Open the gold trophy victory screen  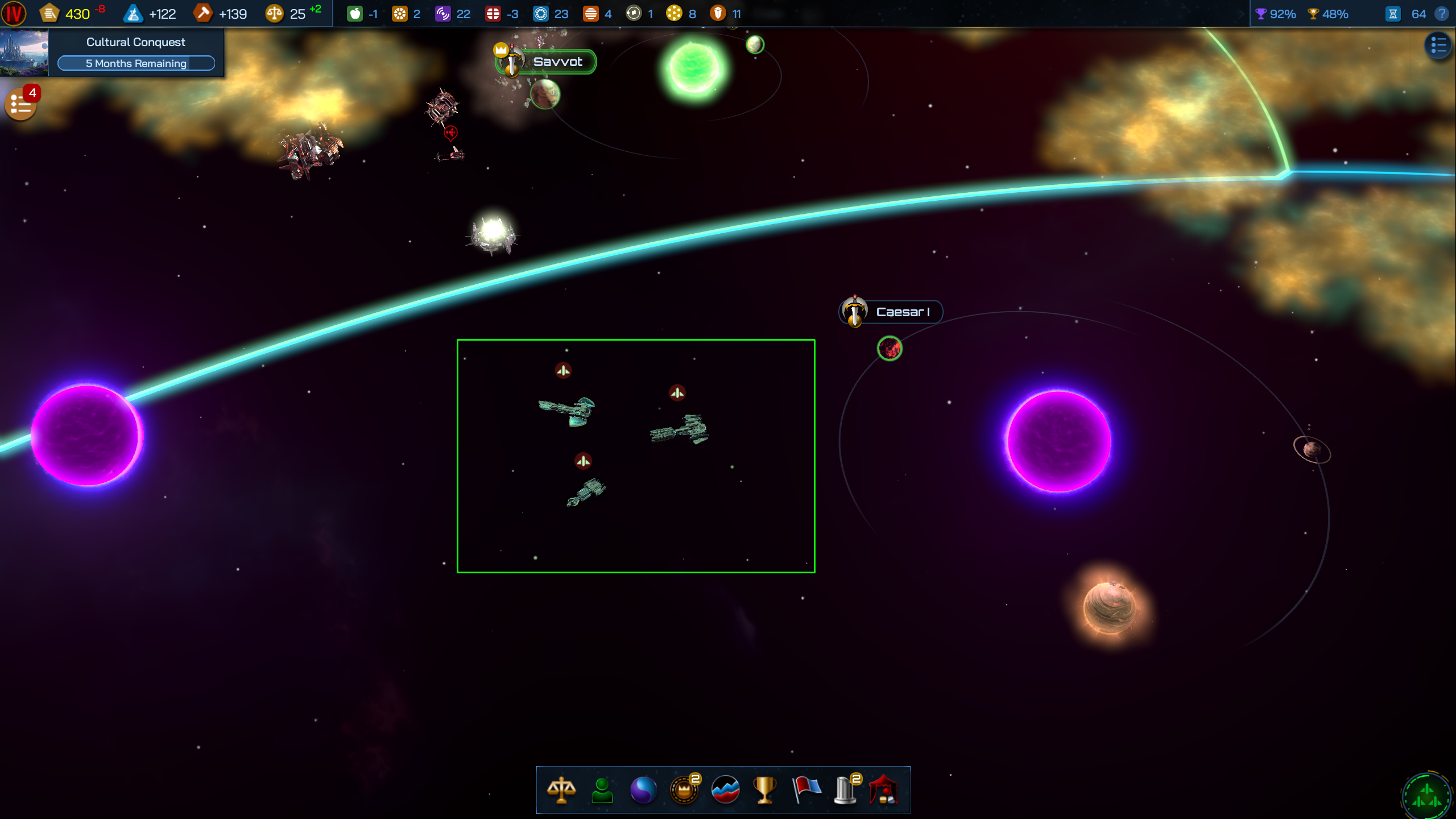765,790
